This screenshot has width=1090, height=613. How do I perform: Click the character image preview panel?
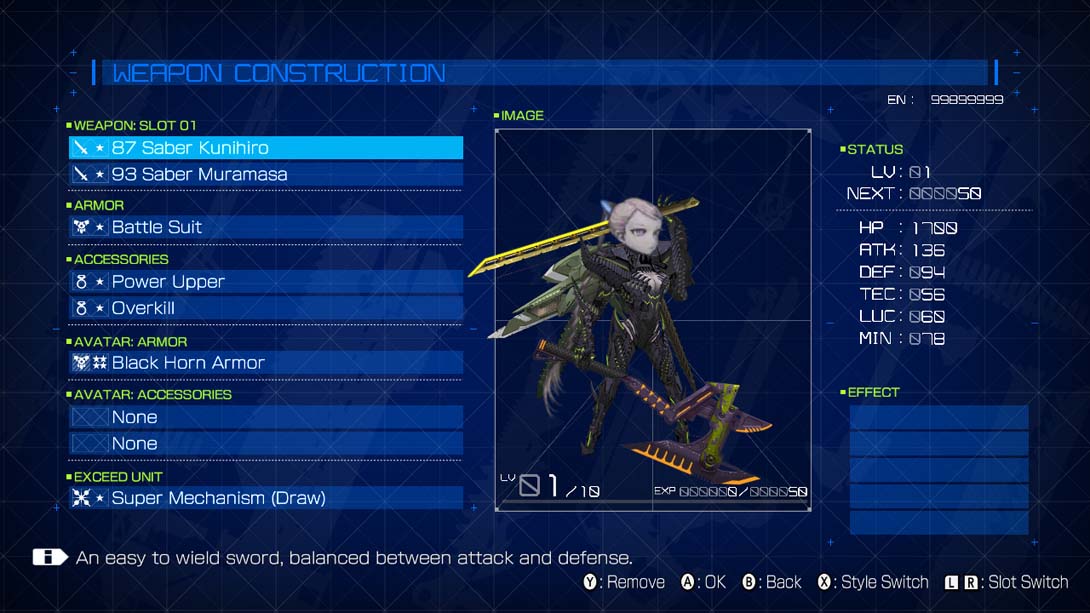pos(652,320)
